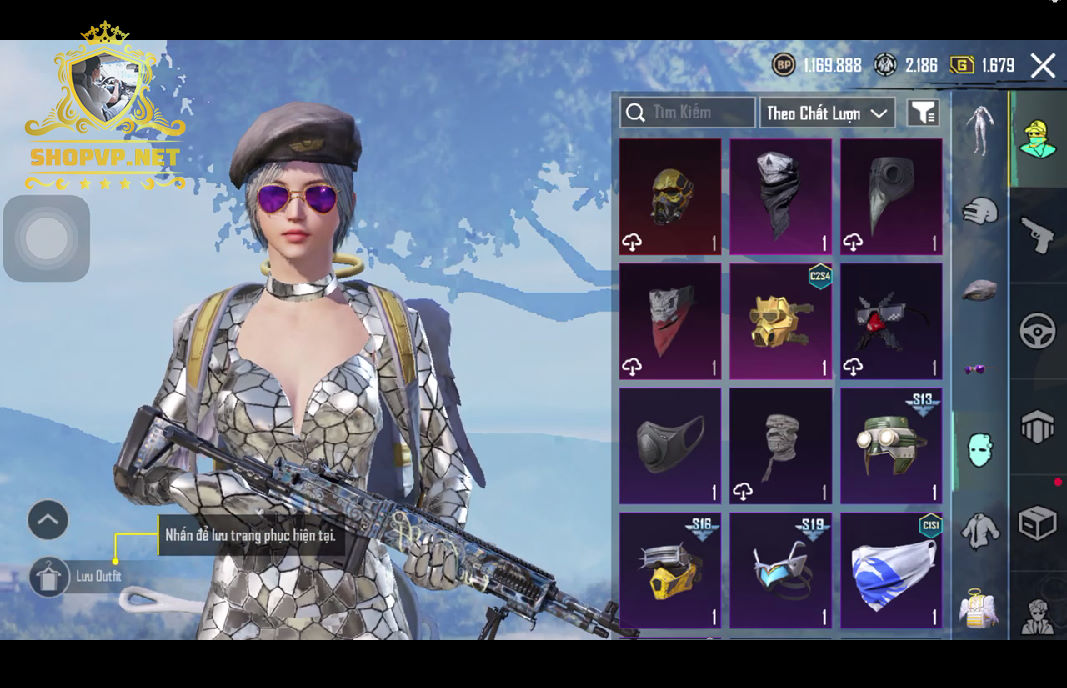Open the jacket clothing category

click(x=979, y=530)
